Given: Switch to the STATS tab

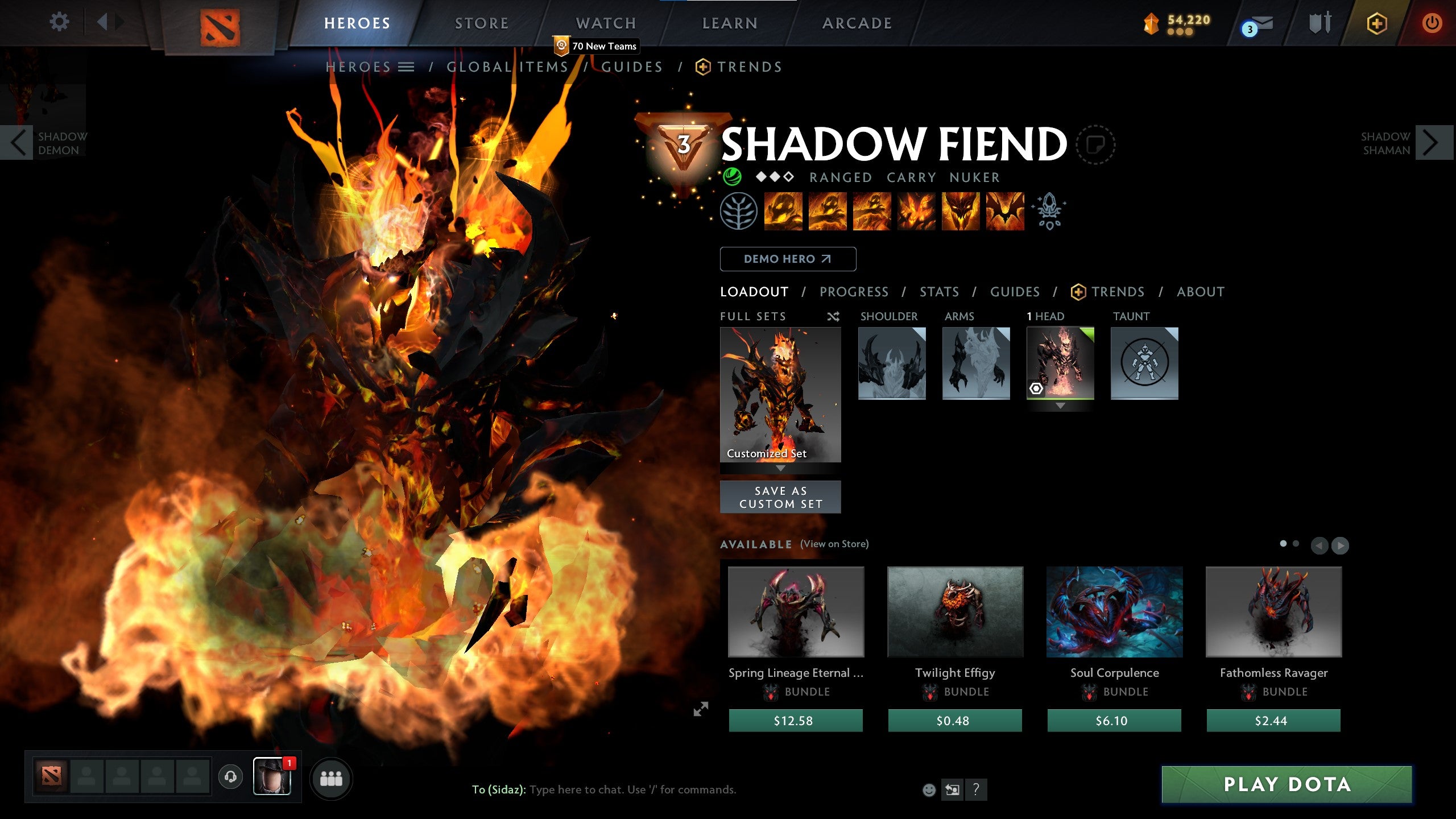Looking at the screenshot, I should (x=938, y=291).
